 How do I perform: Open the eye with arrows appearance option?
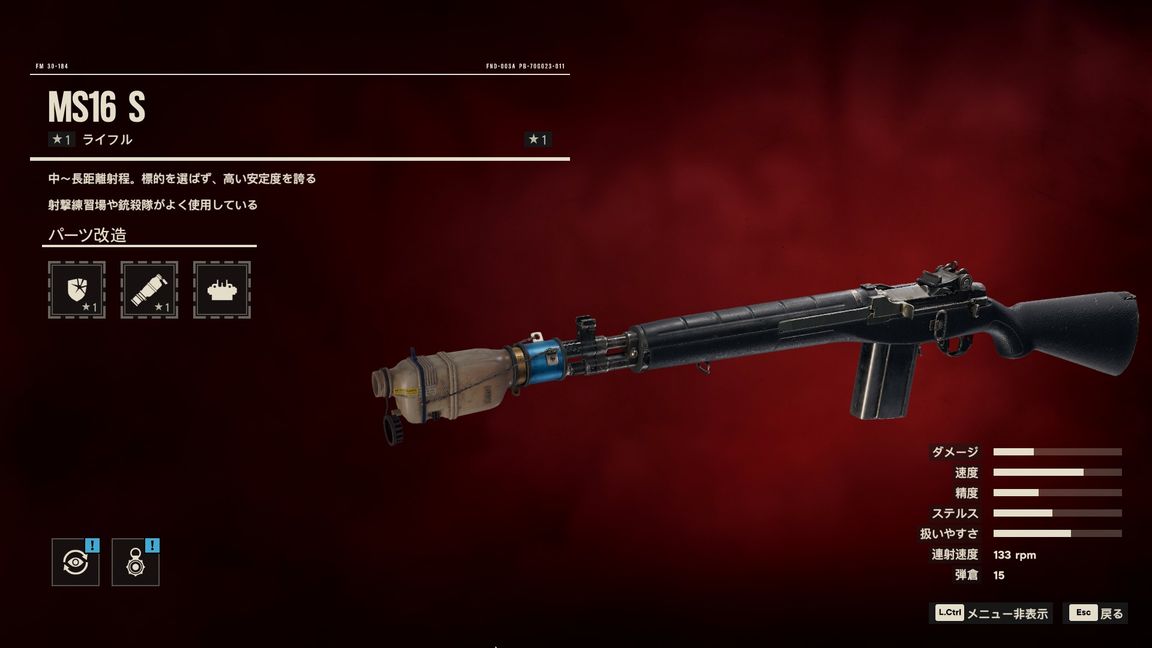(x=75, y=562)
